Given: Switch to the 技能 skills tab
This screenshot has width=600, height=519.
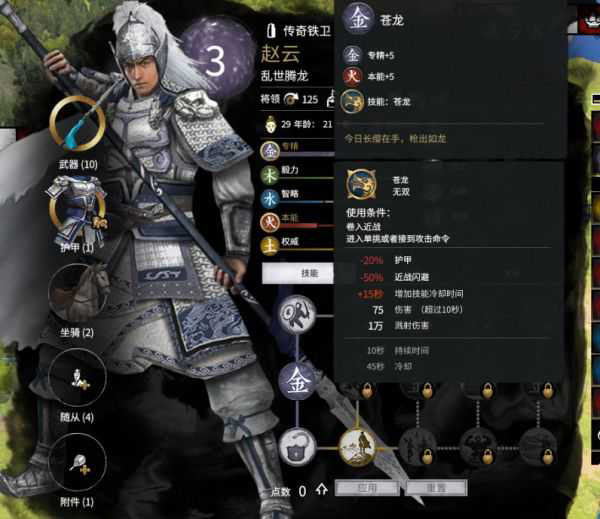Looking at the screenshot, I should pyautogui.click(x=308, y=273).
